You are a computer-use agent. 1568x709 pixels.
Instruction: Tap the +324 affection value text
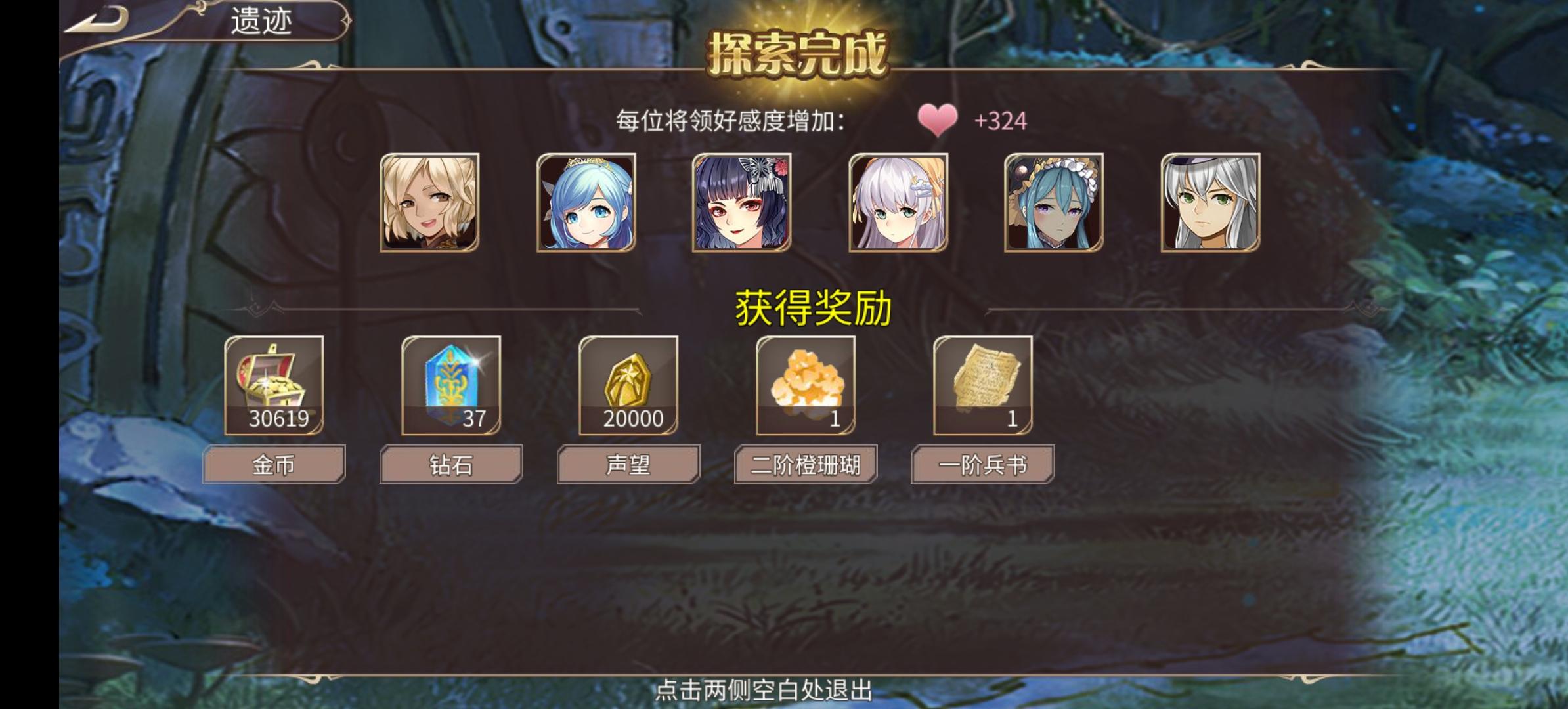coord(1000,120)
